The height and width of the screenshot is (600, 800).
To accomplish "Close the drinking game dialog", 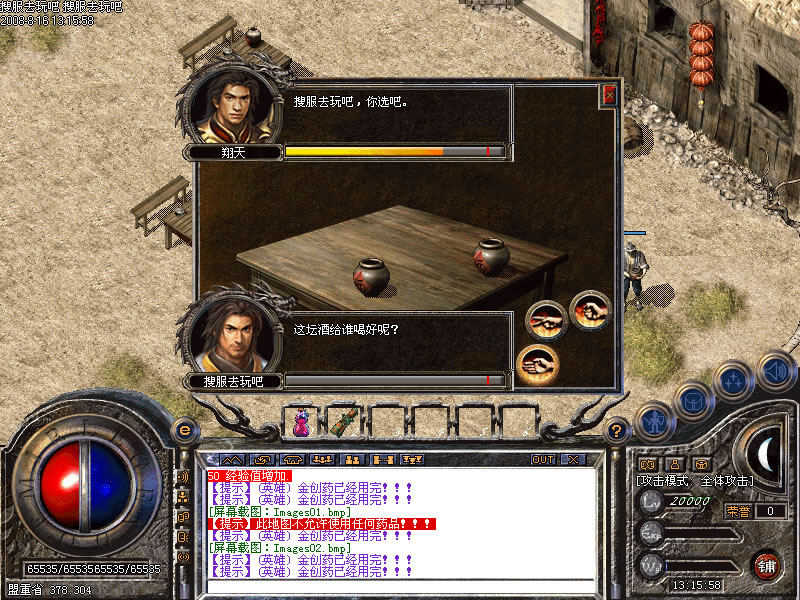I will (609, 95).
